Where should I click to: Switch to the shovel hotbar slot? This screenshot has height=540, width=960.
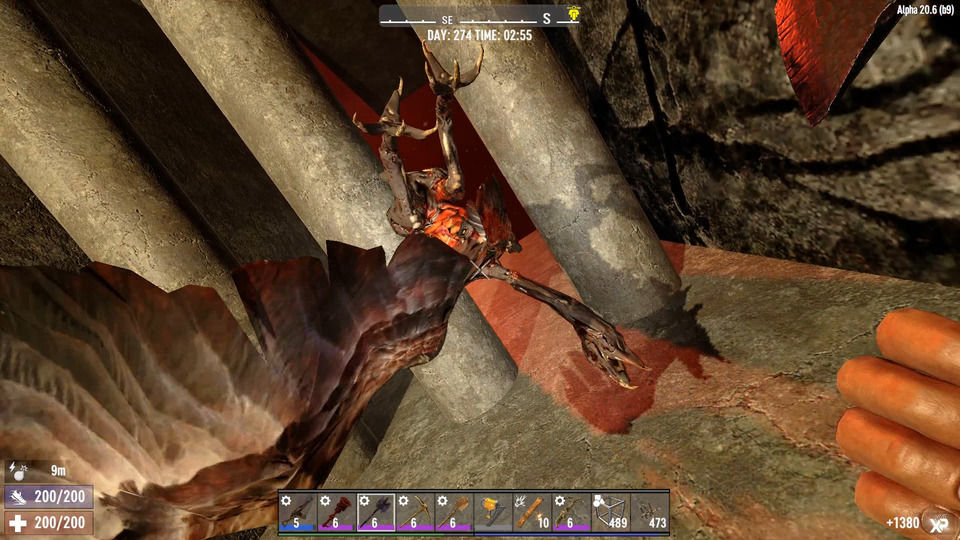[453, 512]
